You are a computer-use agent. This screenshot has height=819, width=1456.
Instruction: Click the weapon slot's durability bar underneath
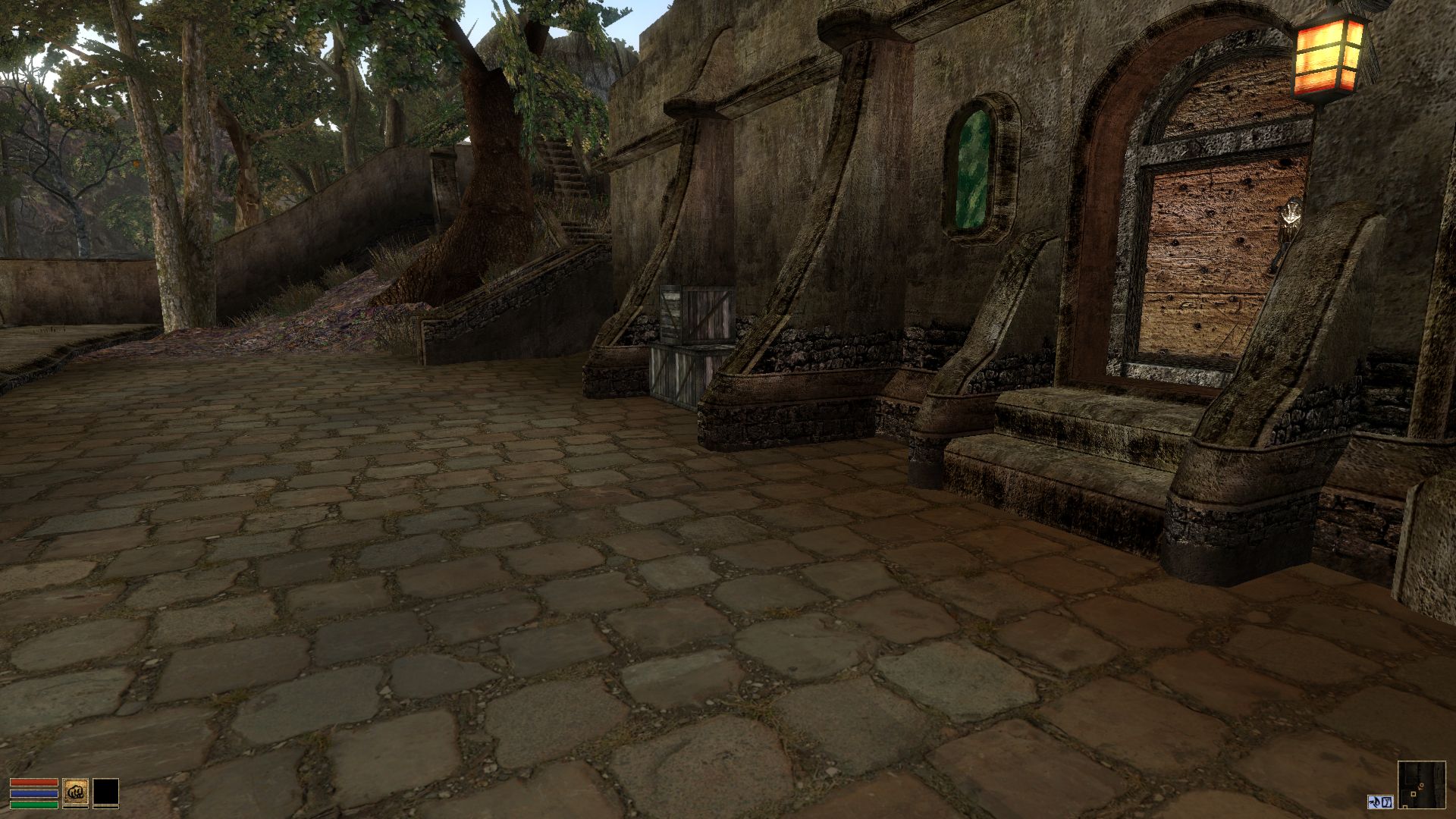[x=76, y=807]
